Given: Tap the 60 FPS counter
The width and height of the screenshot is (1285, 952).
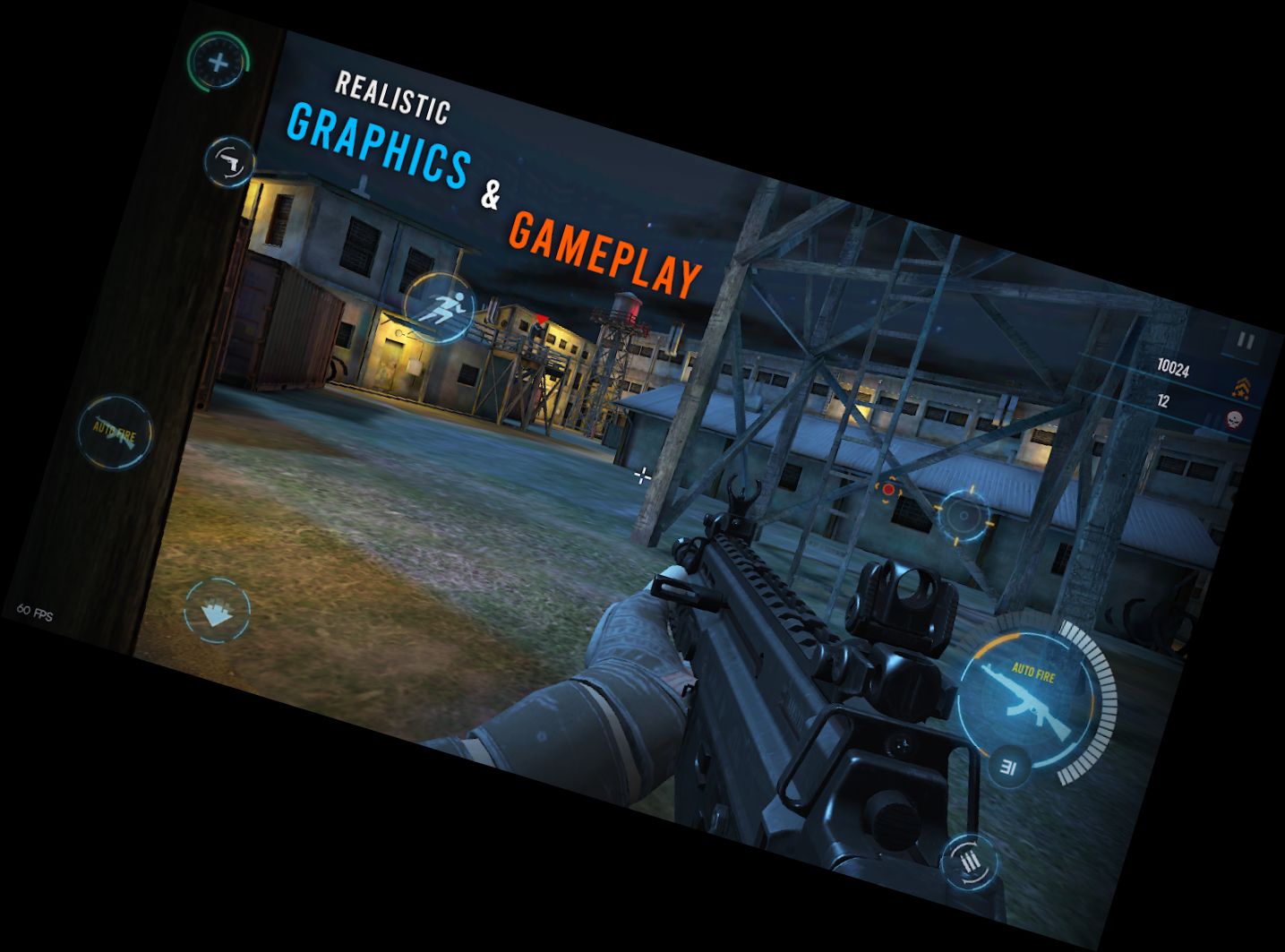Looking at the screenshot, I should click(36, 611).
